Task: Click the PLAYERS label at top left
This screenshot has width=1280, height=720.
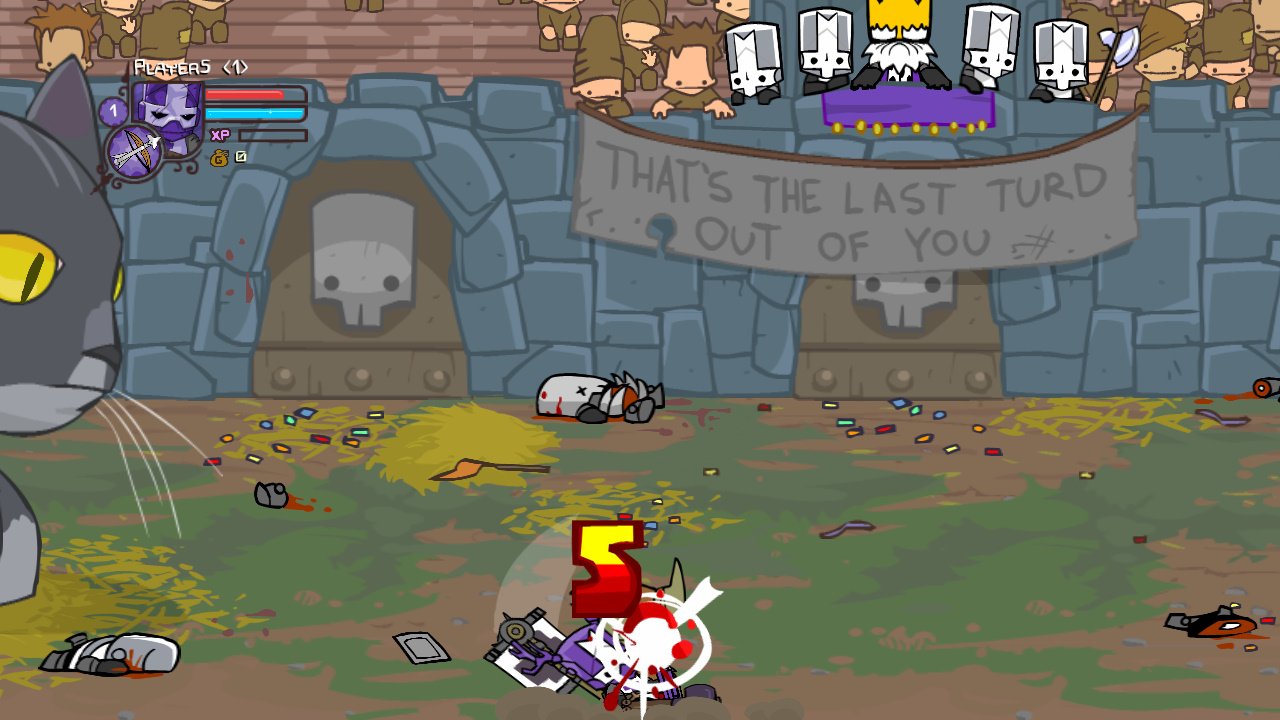Action: tap(172, 67)
